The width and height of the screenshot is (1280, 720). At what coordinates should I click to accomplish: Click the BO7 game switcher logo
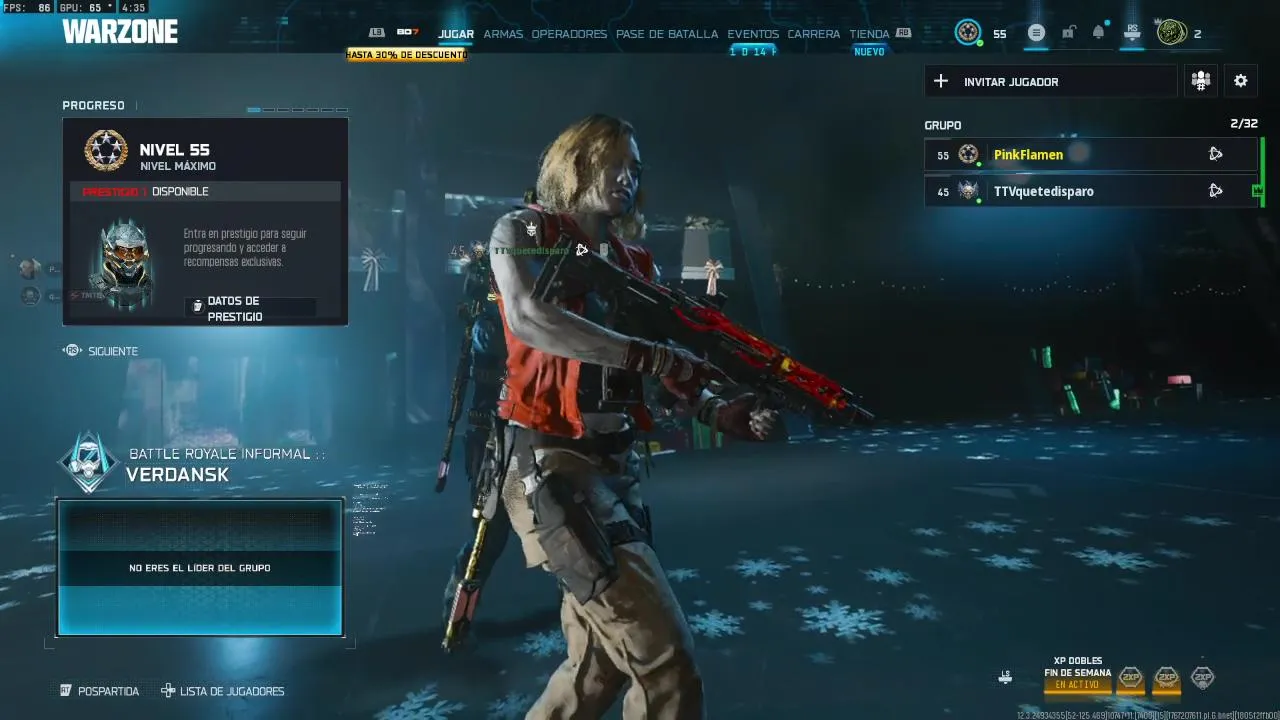click(x=407, y=33)
